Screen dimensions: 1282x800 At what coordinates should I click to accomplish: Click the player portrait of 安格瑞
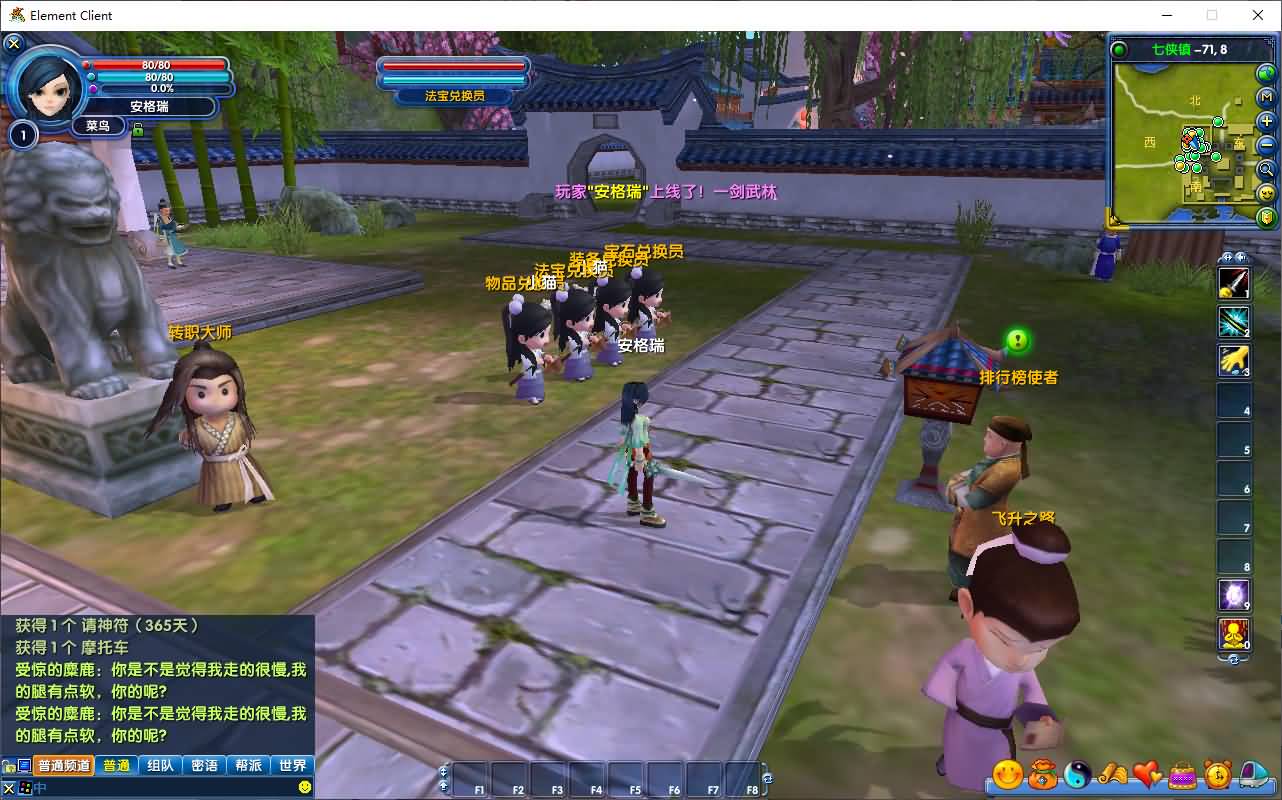click(x=46, y=84)
